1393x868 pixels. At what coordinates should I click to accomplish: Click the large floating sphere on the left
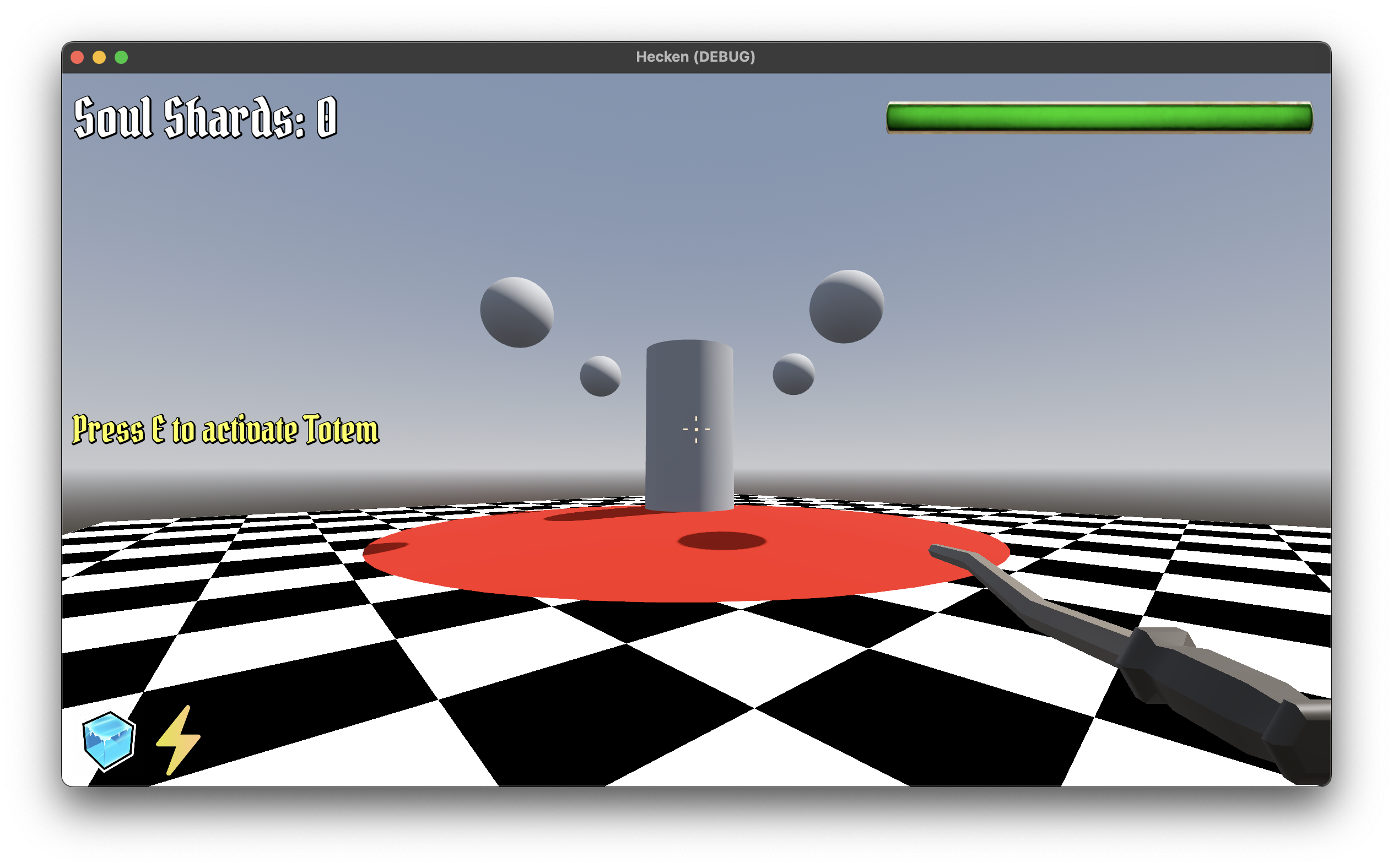click(x=516, y=313)
